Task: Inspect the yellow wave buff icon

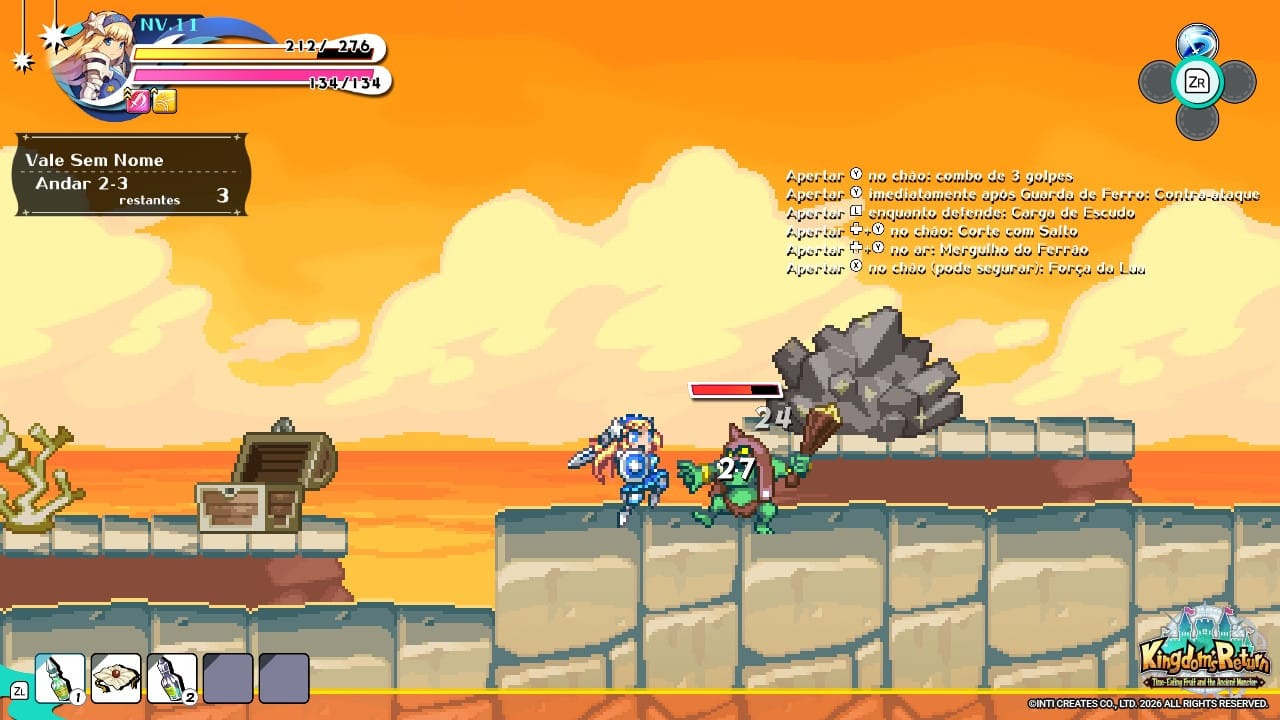Action: tap(165, 101)
